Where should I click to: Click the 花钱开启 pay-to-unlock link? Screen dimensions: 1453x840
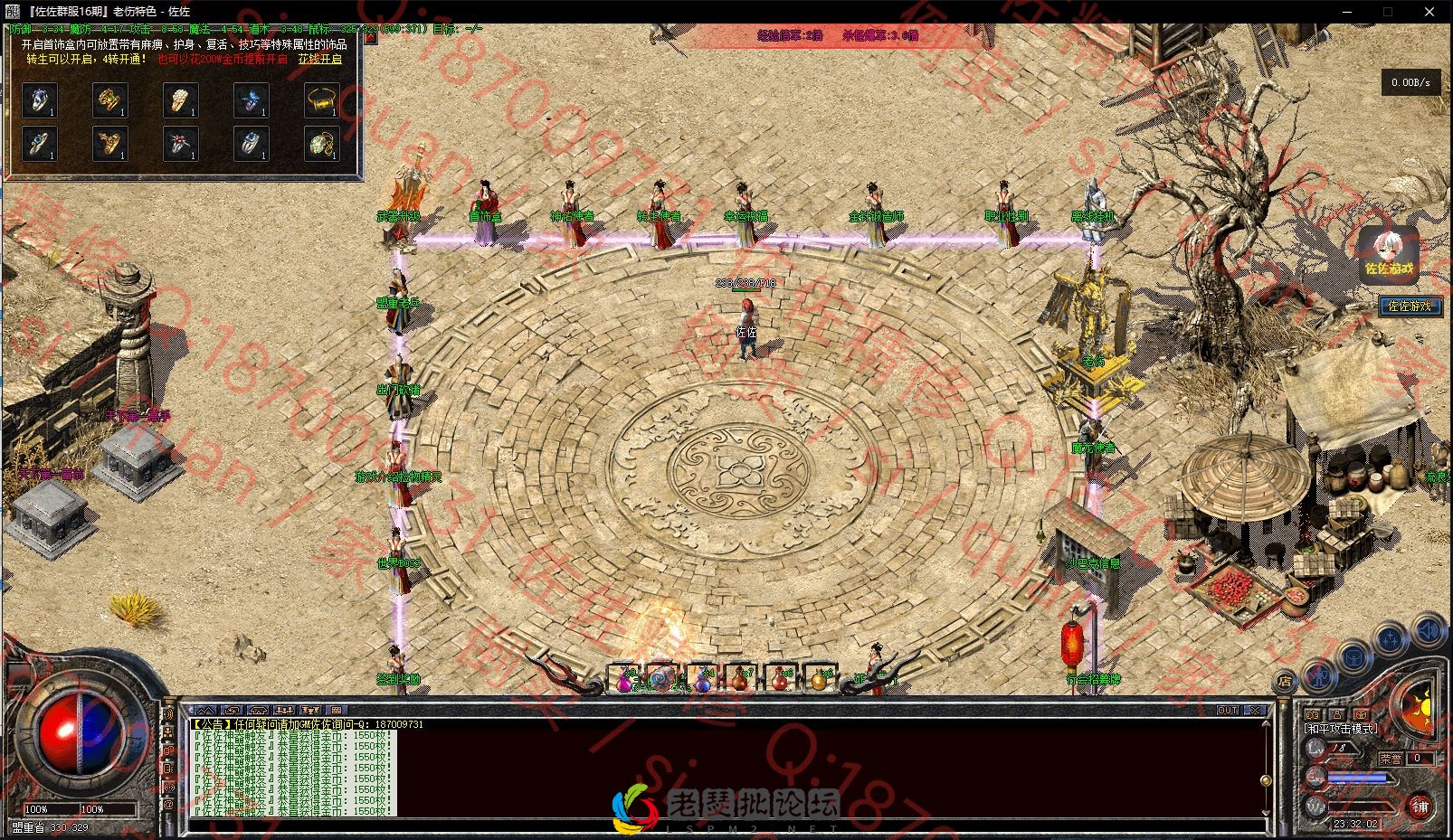pyautogui.click(x=320, y=60)
